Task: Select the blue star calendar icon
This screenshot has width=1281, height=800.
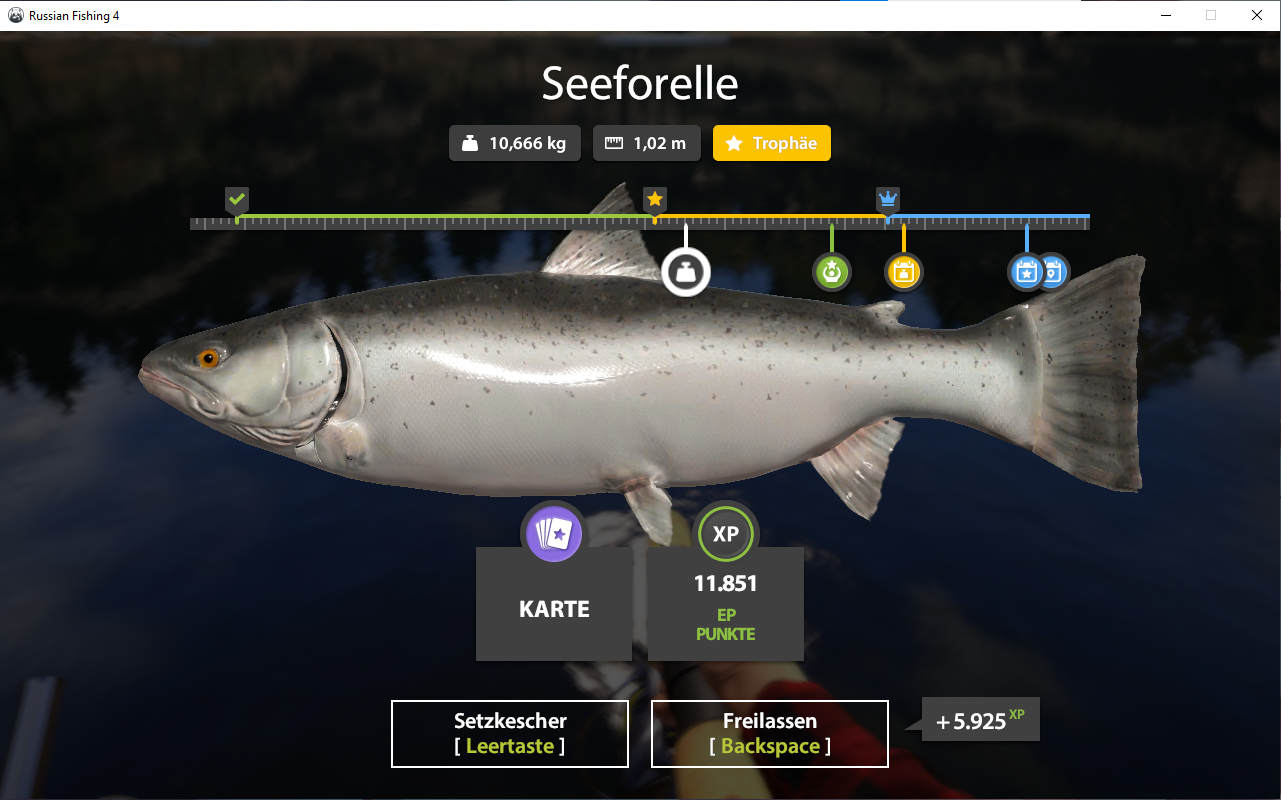Action: coord(1026,271)
